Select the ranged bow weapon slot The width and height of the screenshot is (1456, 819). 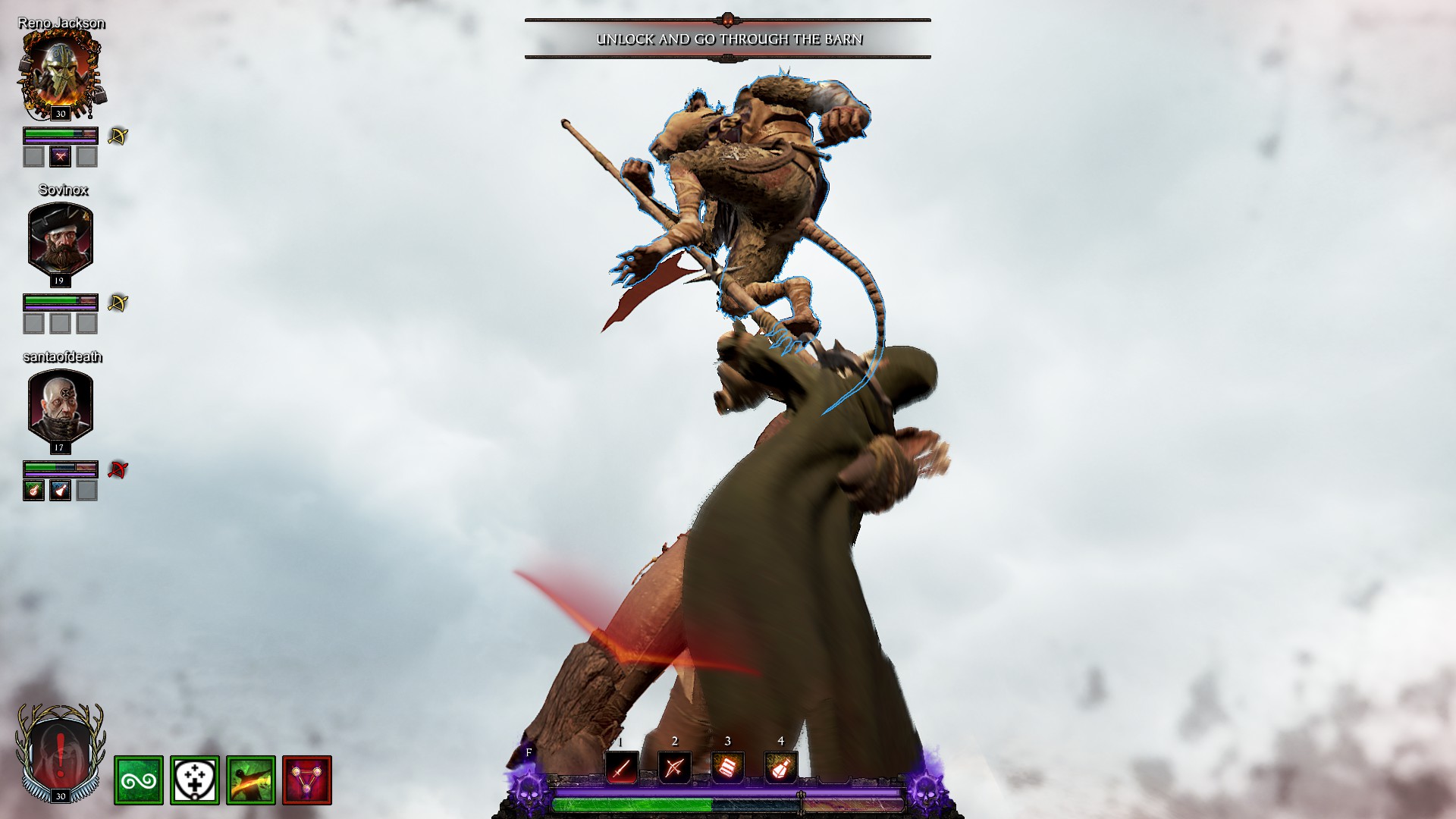pyautogui.click(x=674, y=768)
